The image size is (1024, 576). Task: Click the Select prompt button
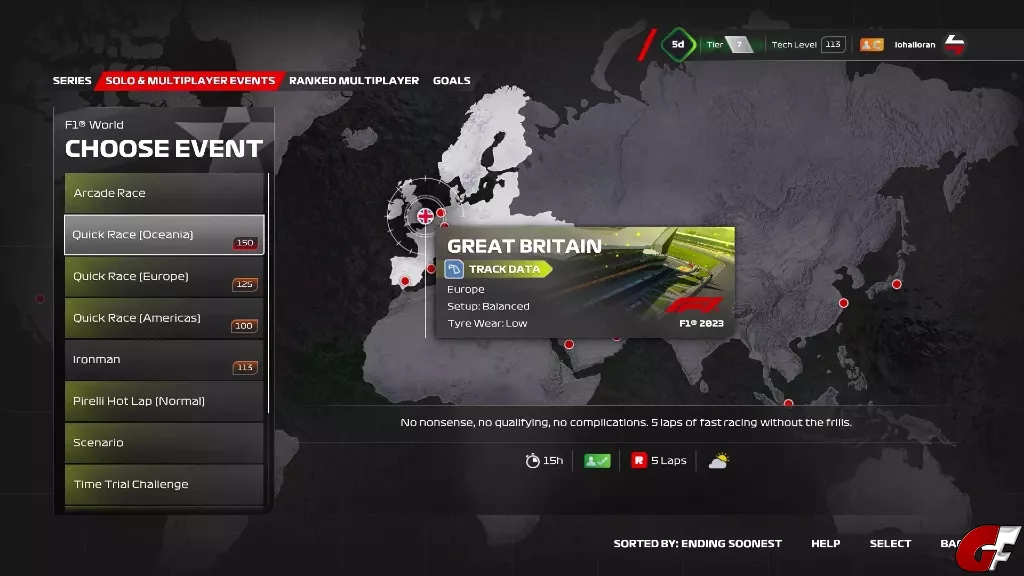pyautogui.click(x=890, y=544)
